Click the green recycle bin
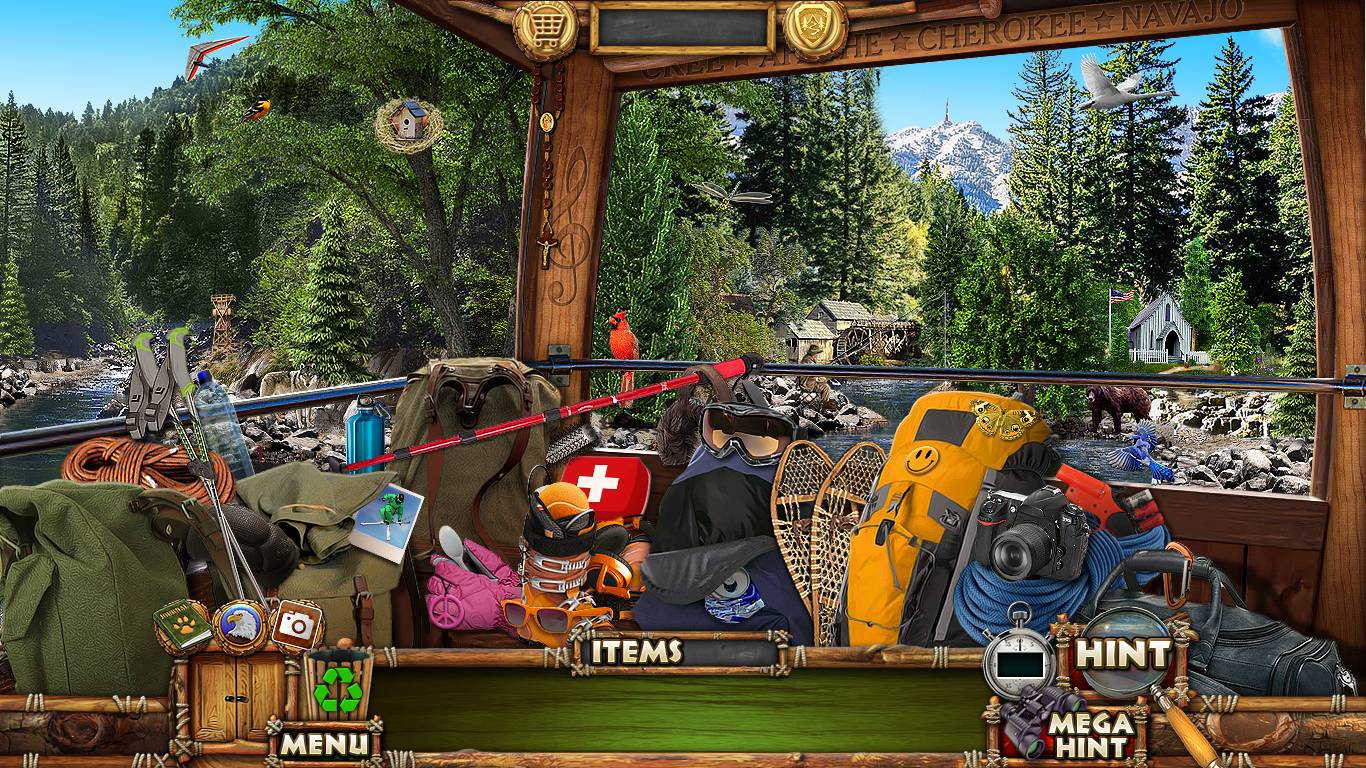1366x768 pixels. pos(337,688)
